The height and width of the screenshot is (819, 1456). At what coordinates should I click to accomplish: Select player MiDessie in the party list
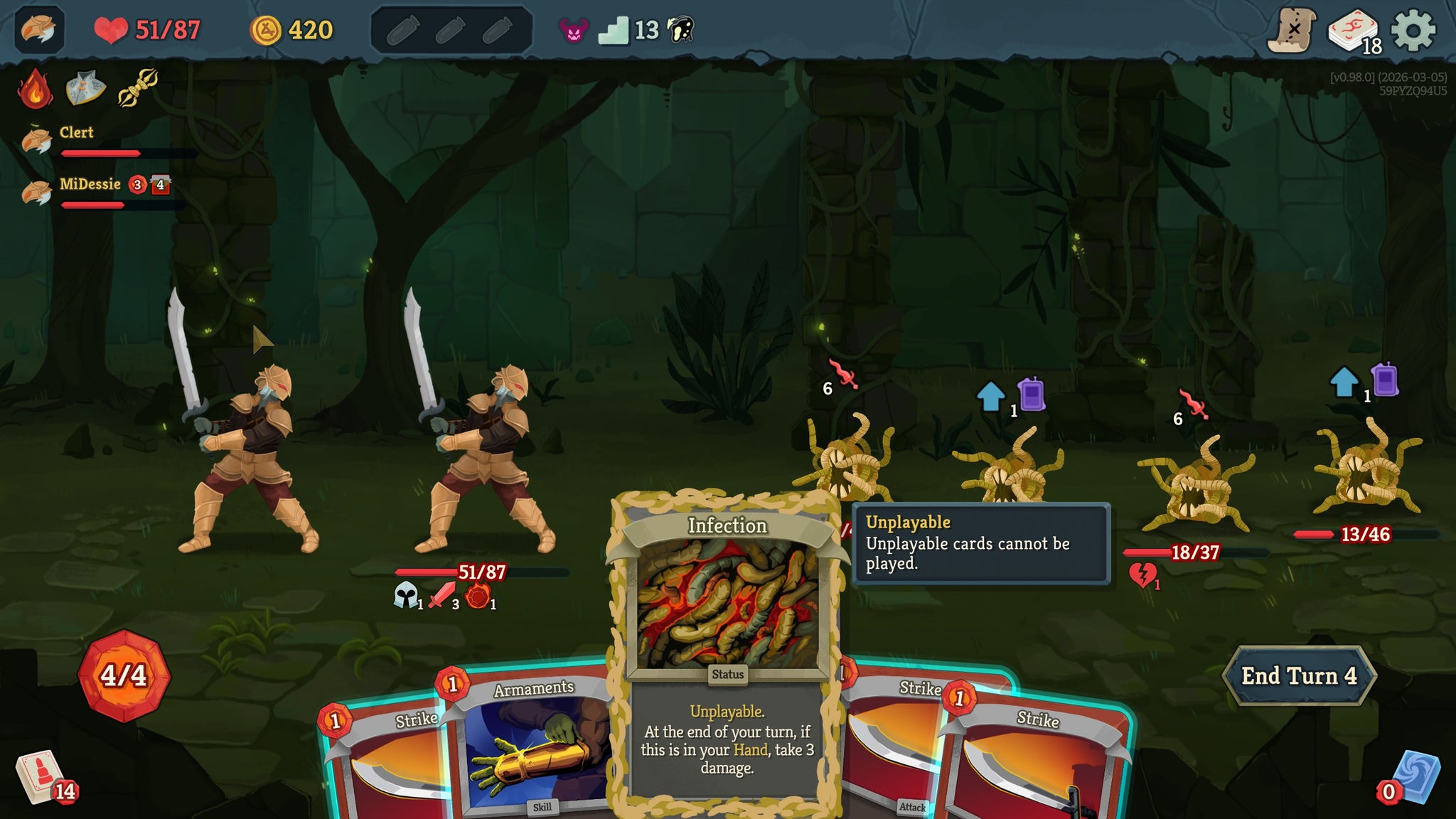[x=90, y=185]
